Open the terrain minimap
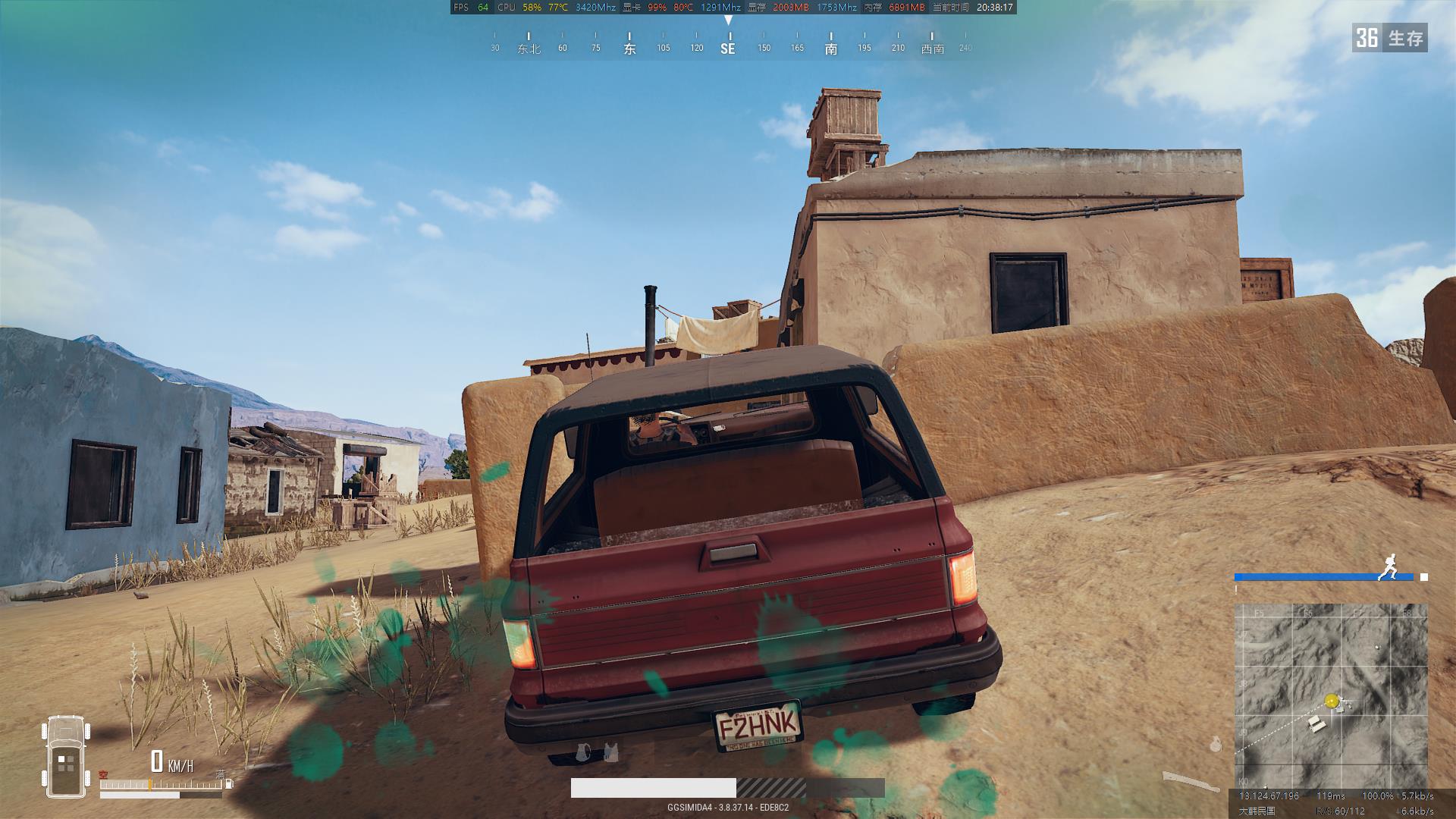 1330,695
